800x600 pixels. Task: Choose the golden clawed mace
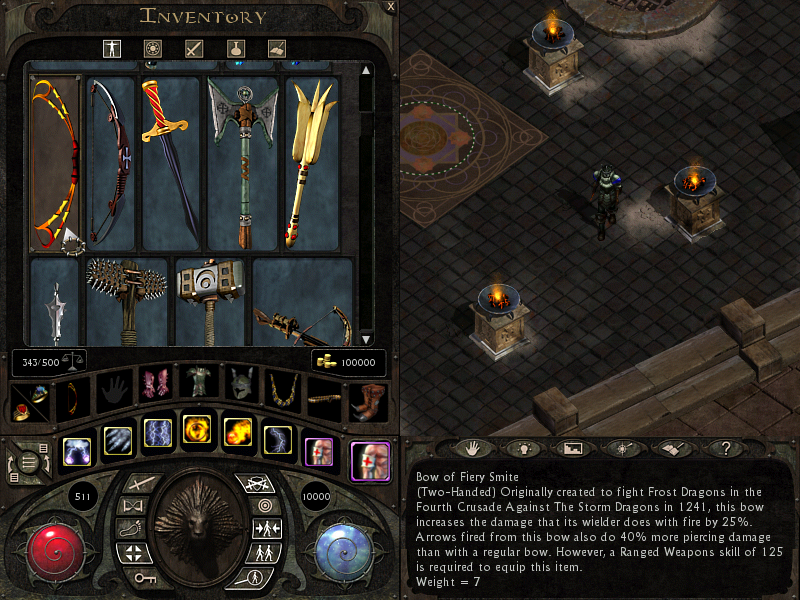click(311, 160)
